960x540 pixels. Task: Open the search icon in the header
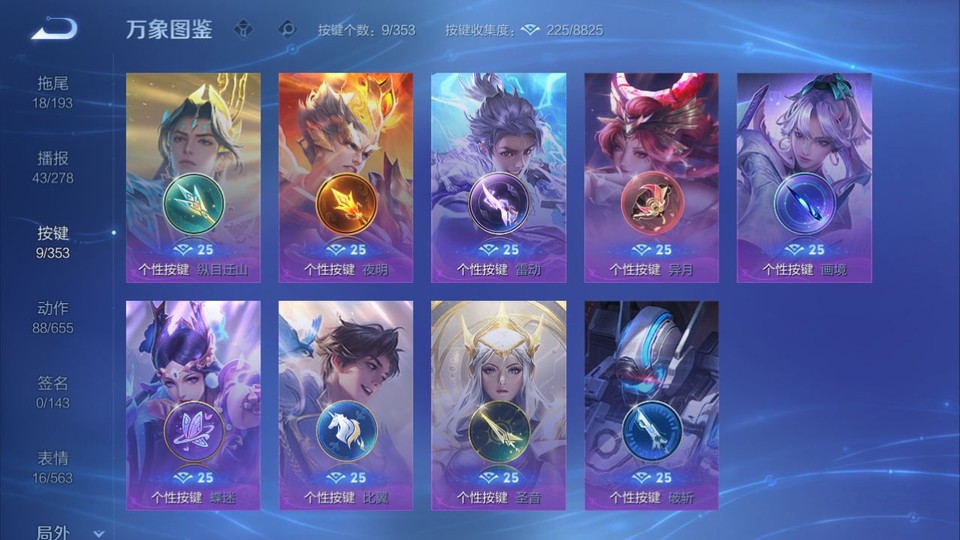pyautogui.click(x=288, y=29)
